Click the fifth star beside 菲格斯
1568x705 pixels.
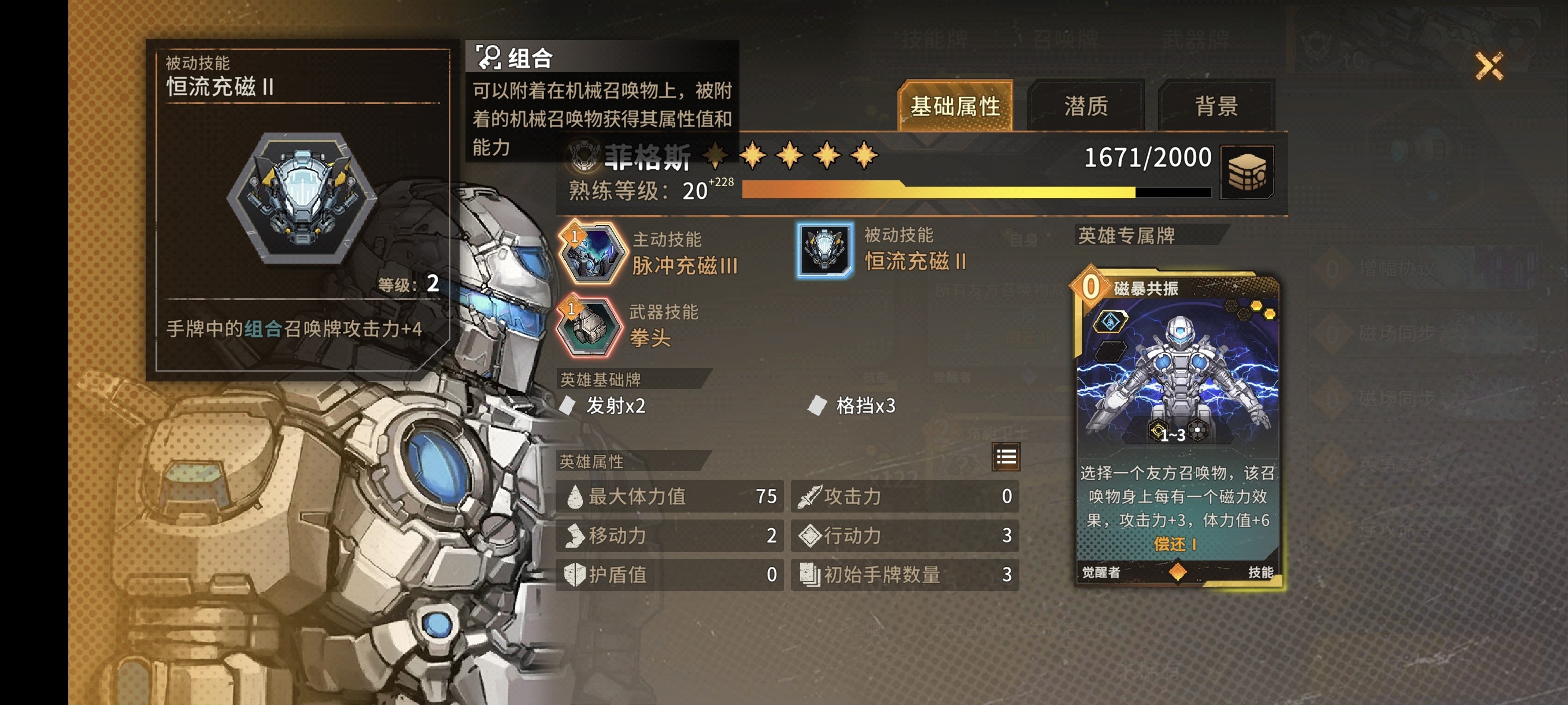864,154
